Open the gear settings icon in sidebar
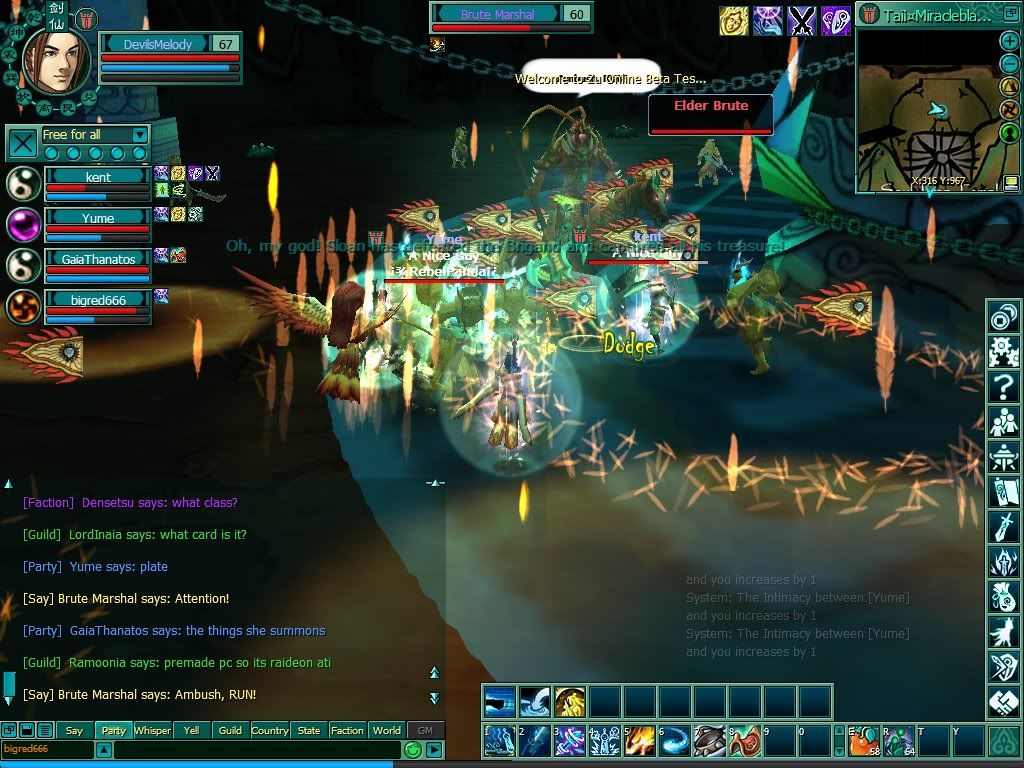The width and height of the screenshot is (1024, 768). click(x=1003, y=351)
